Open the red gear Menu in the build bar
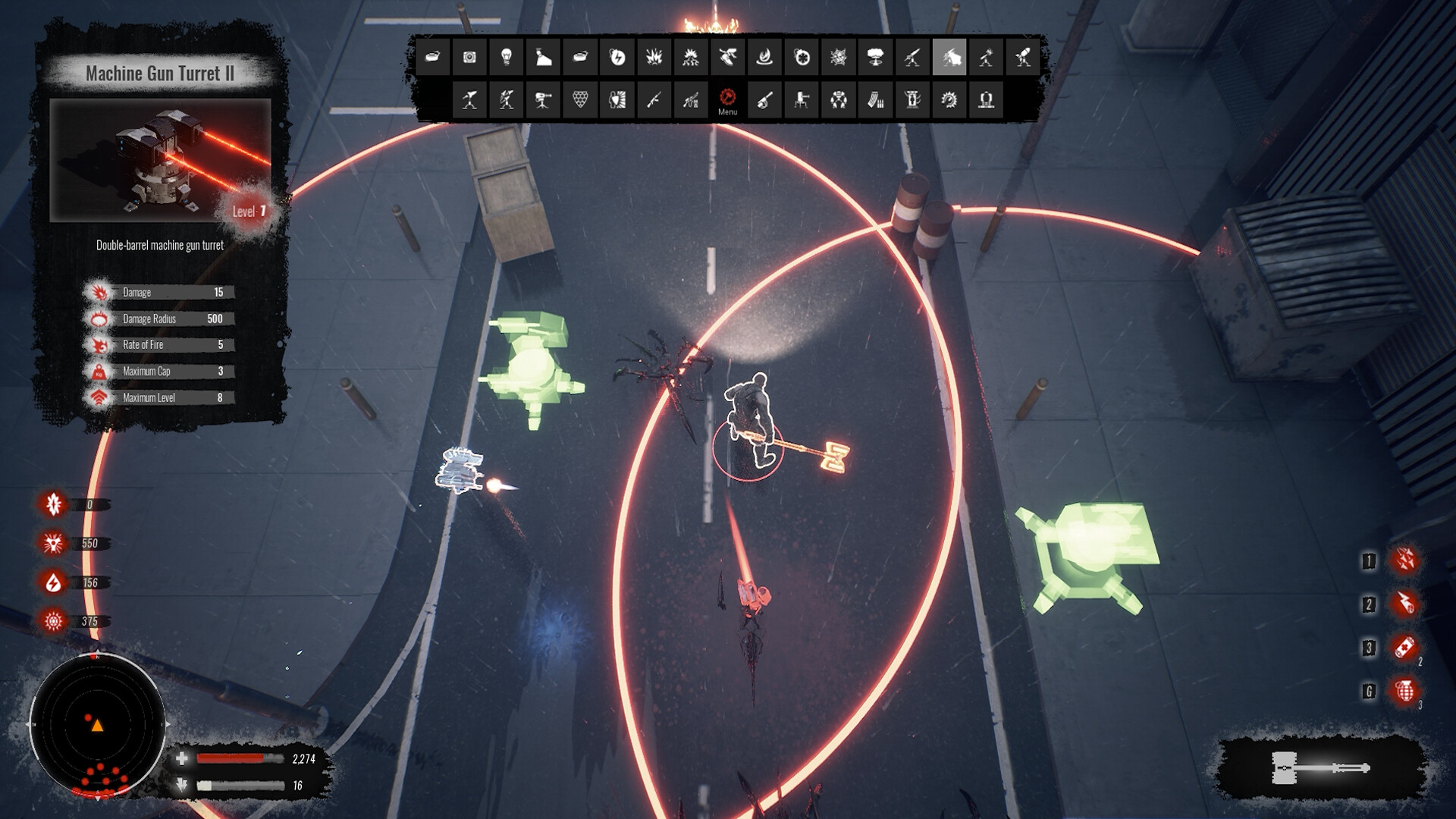Image resolution: width=1456 pixels, height=819 pixels. (728, 99)
